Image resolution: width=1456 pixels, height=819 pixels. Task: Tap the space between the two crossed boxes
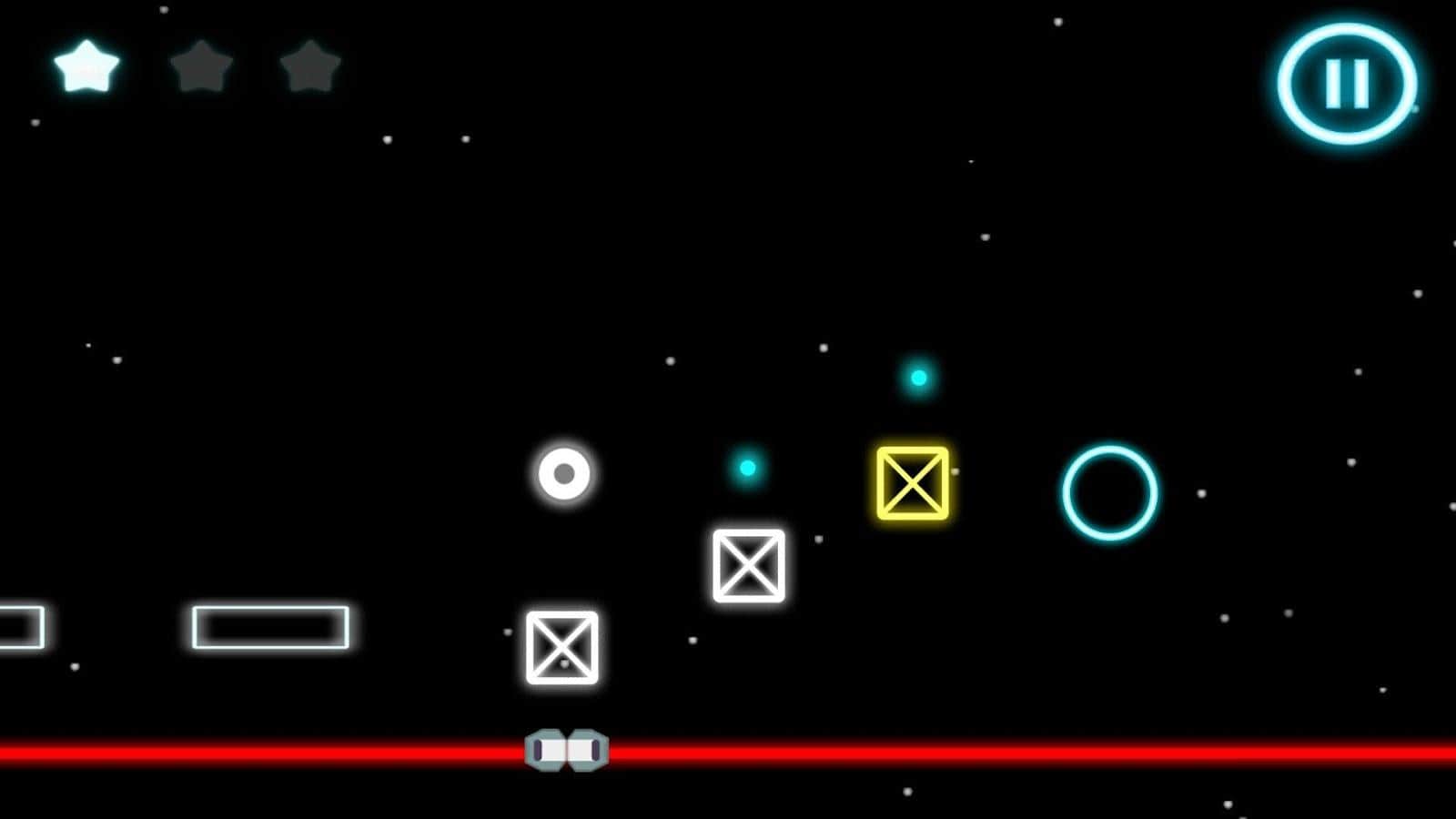pyautogui.click(x=653, y=605)
